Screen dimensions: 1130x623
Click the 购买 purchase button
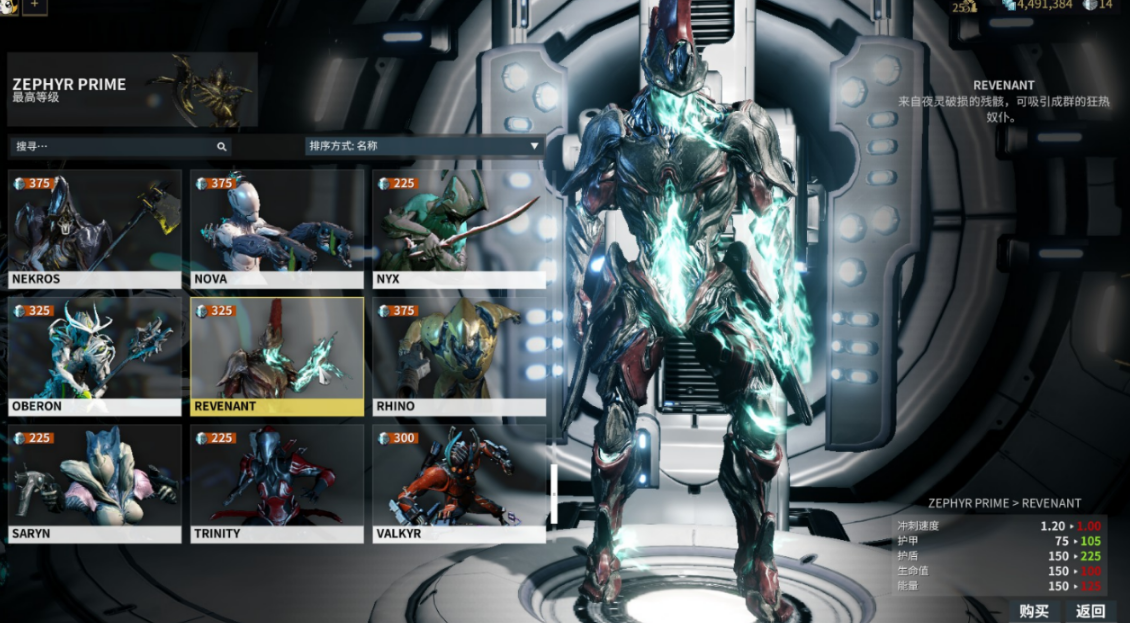(1034, 611)
